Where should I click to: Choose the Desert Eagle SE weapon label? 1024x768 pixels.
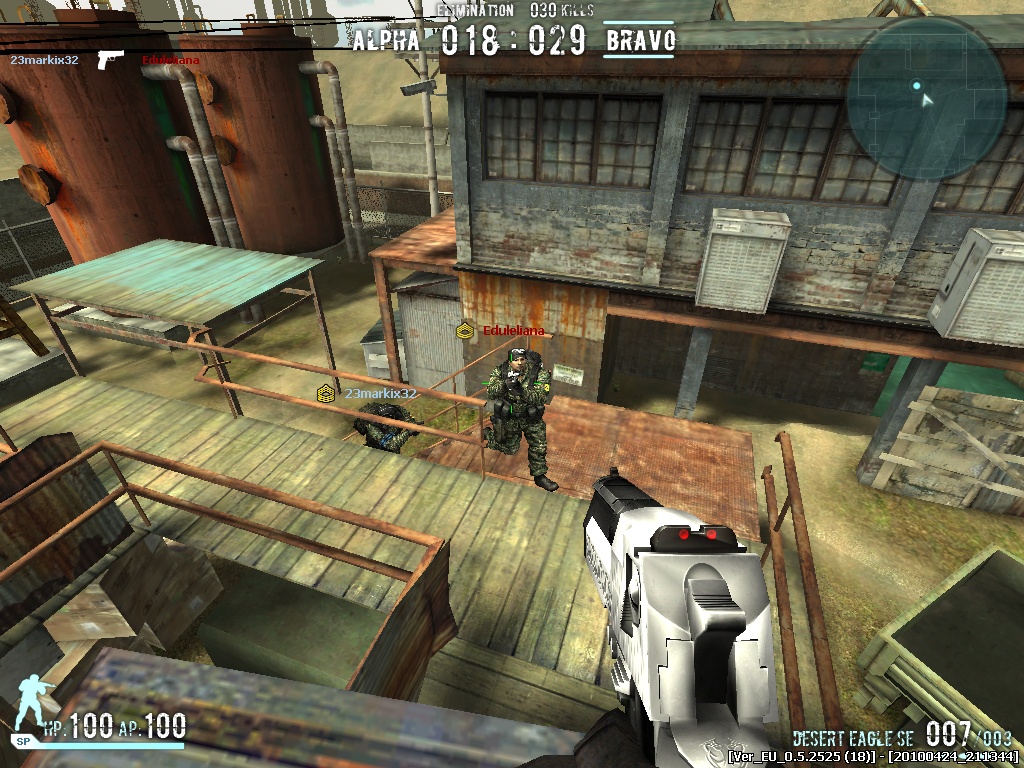tap(854, 738)
